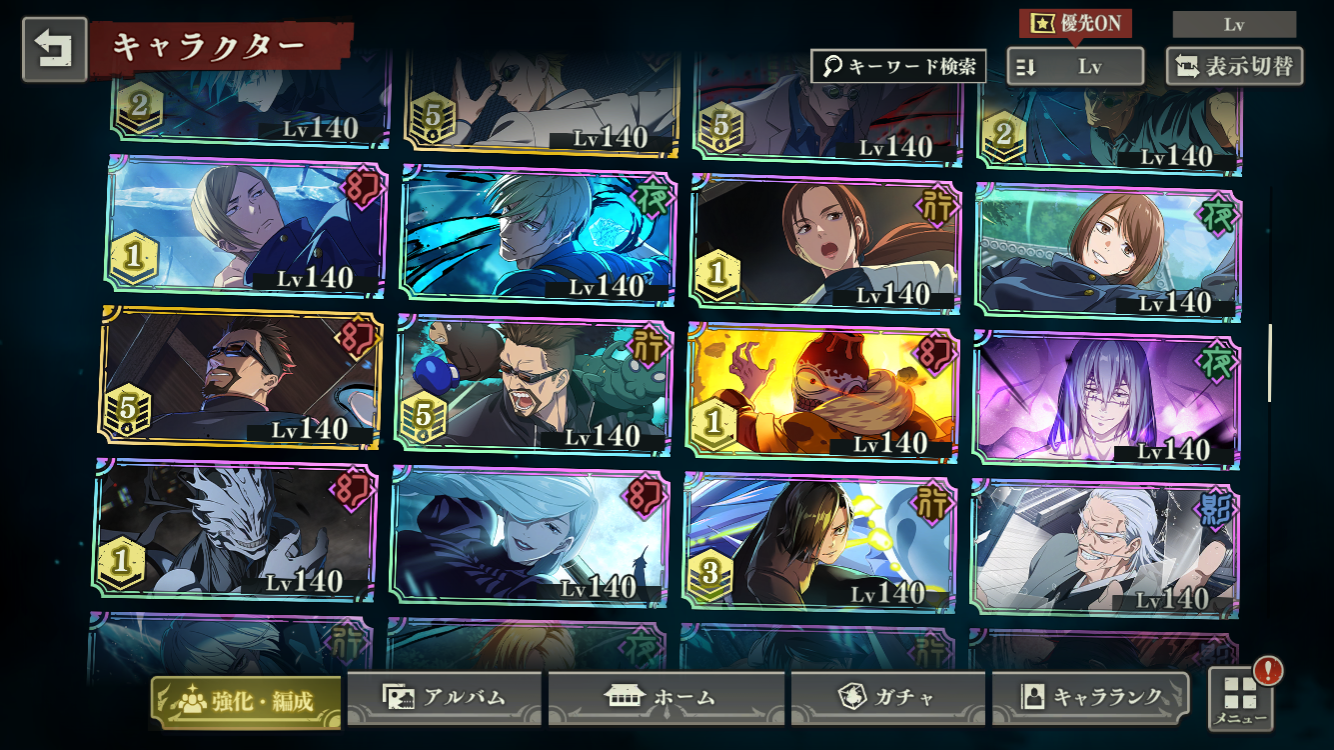The height and width of the screenshot is (750, 1334).
Task: Switch to the アルバム album tab
Action: pyautogui.click(x=444, y=697)
